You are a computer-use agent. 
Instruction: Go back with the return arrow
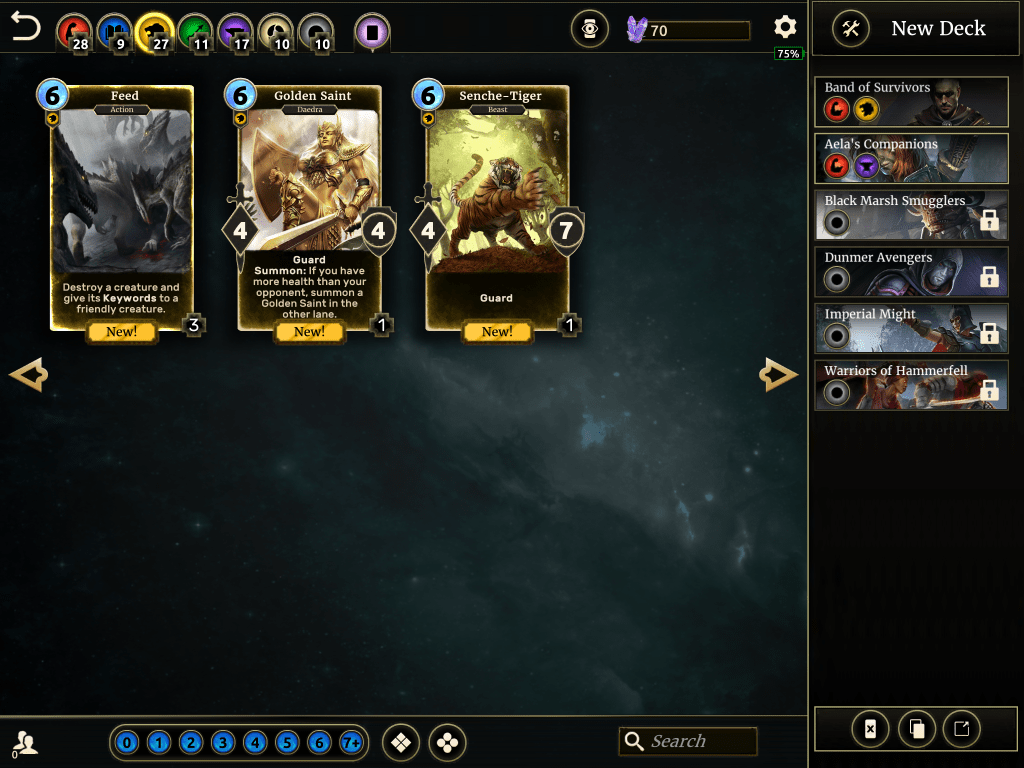click(26, 28)
